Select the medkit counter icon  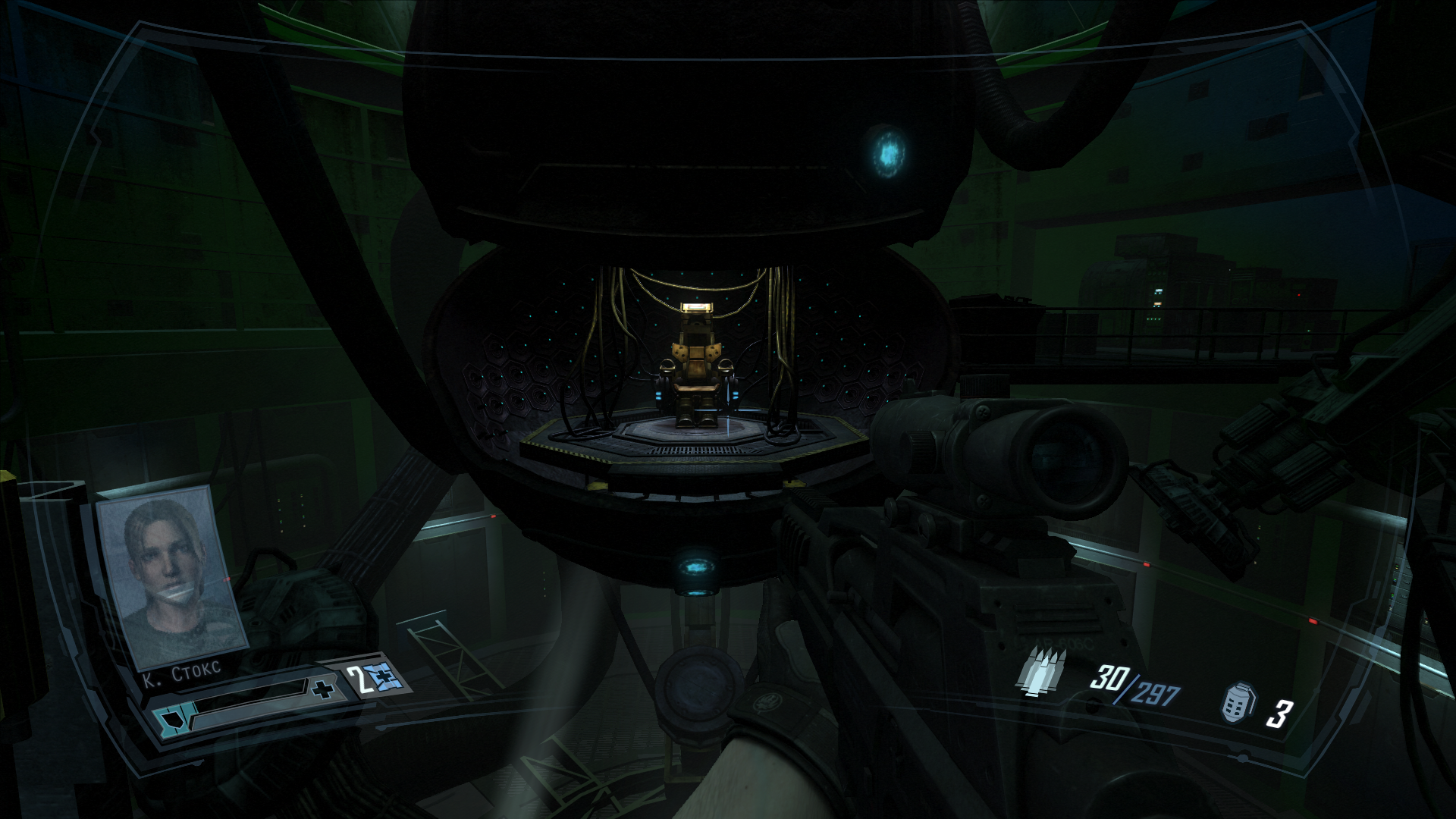point(376,679)
